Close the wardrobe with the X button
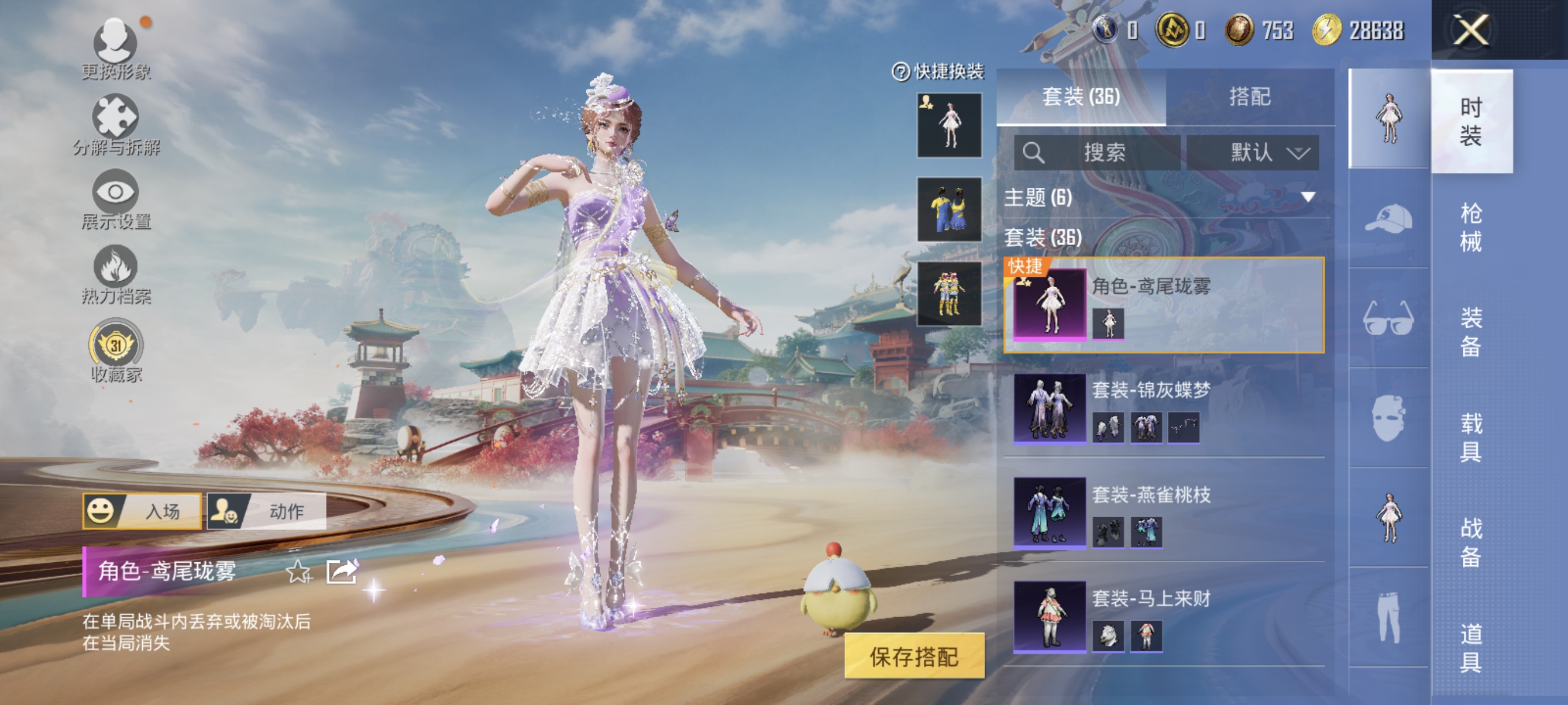The width and height of the screenshot is (1568, 705). 1471,29
